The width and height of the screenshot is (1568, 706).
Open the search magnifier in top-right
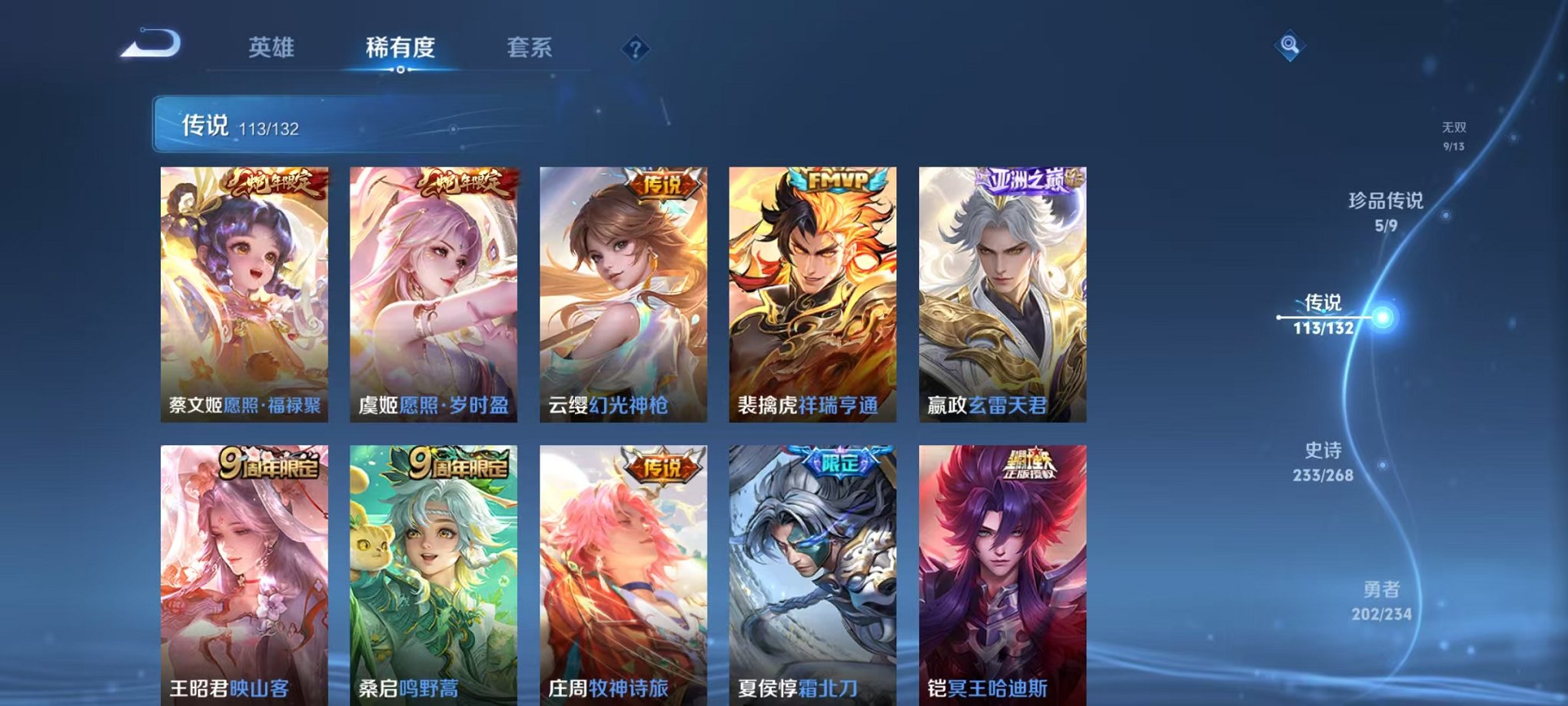(1291, 45)
